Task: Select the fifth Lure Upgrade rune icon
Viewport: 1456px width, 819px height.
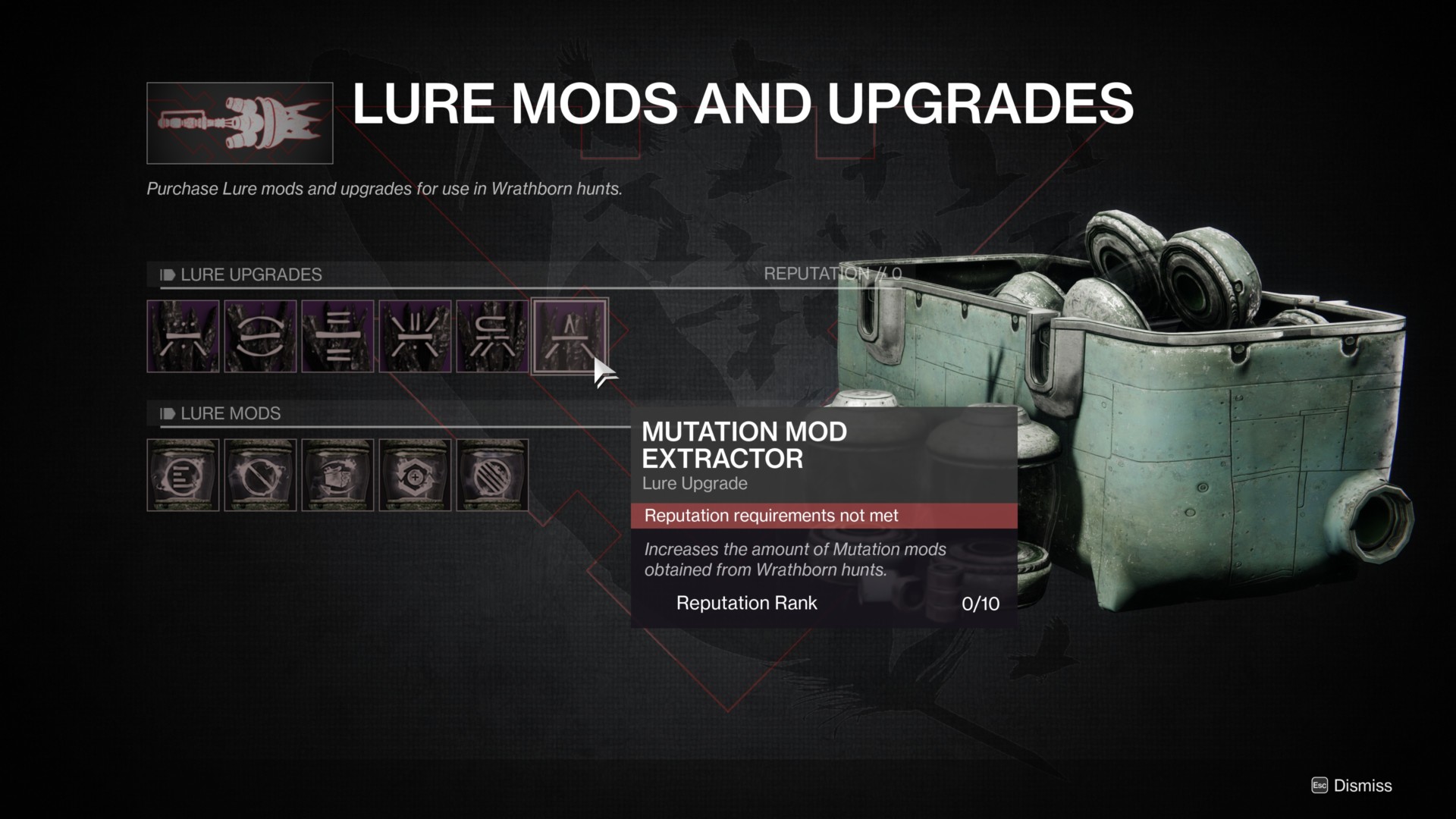Action: [x=491, y=336]
